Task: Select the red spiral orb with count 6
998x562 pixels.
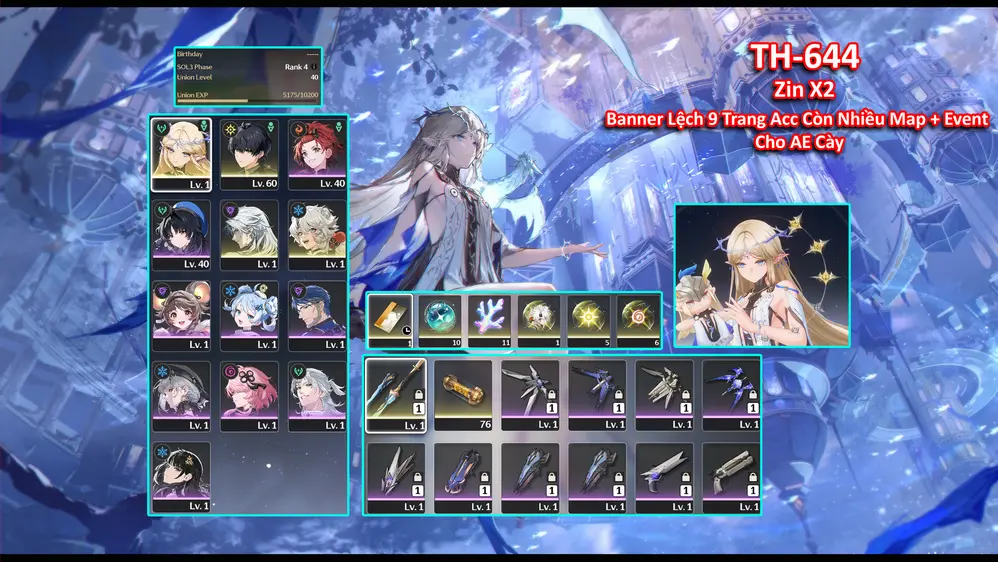Action: point(637,320)
